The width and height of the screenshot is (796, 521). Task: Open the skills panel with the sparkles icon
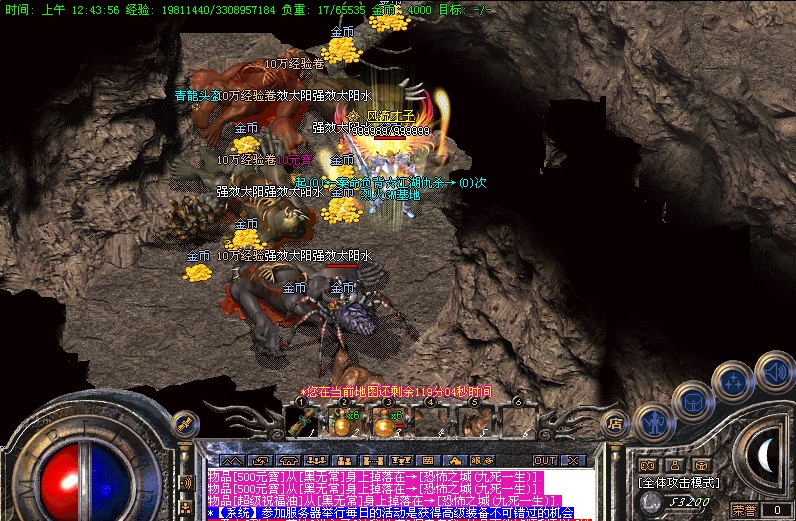pos(735,380)
